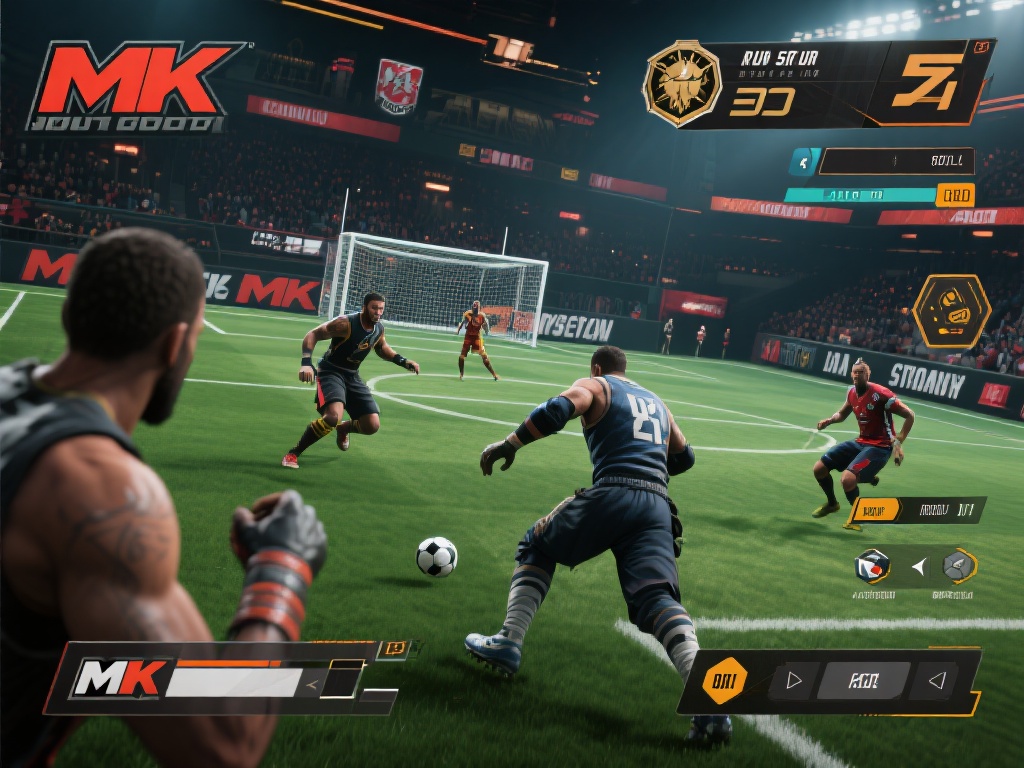Click the MK badge on player panel
Viewport: 1024px width, 768px height.
(119, 679)
